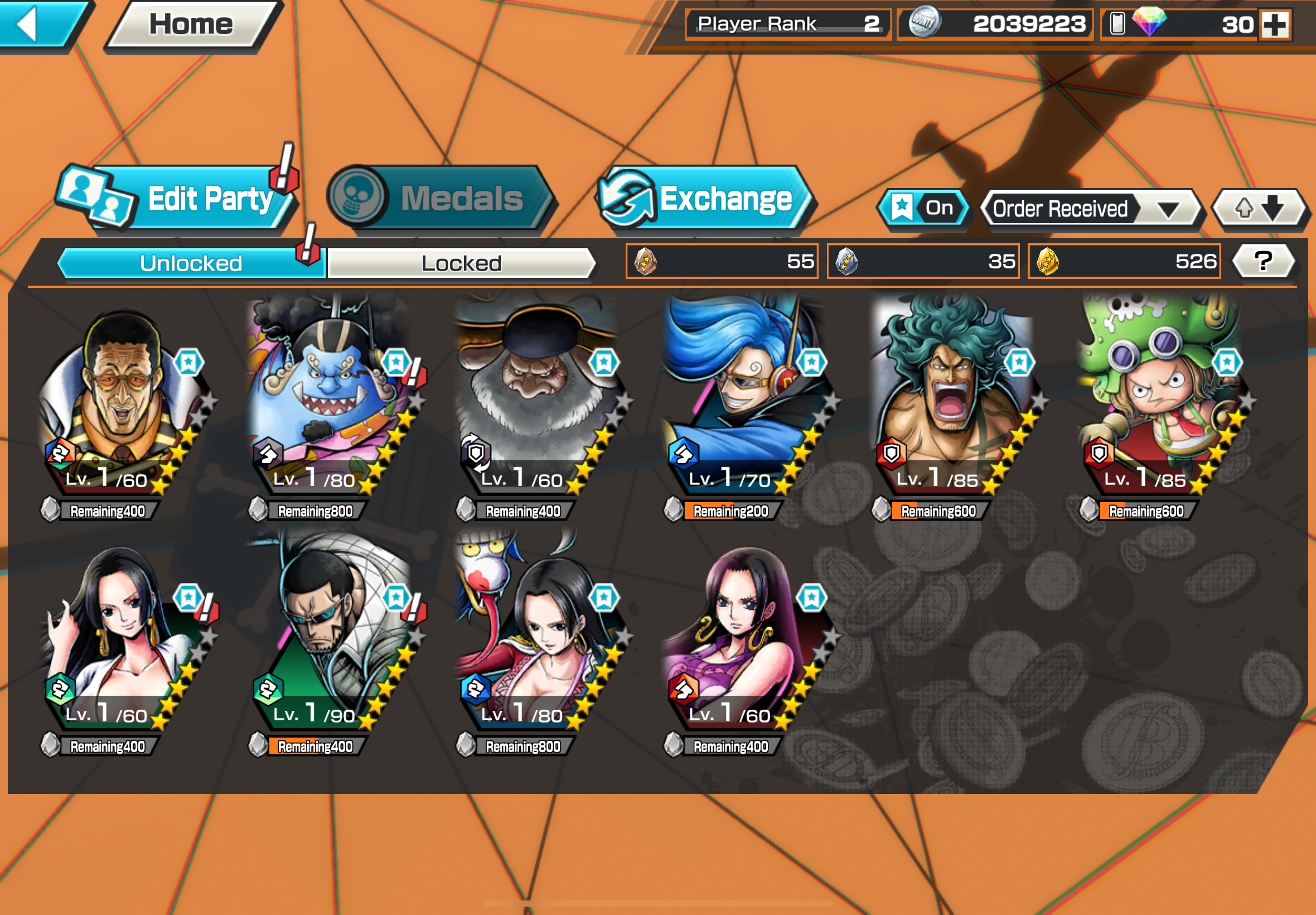This screenshot has height=915, width=1316.
Task: Toggle the favorites filter On button
Action: click(923, 208)
